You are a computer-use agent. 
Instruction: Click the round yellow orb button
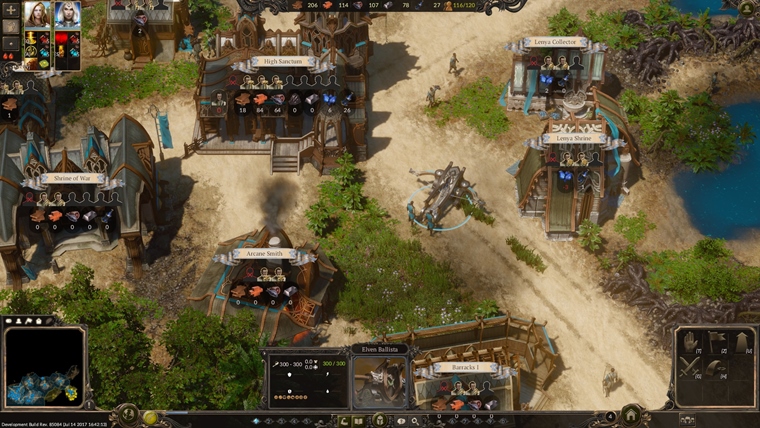coord(150,418)
